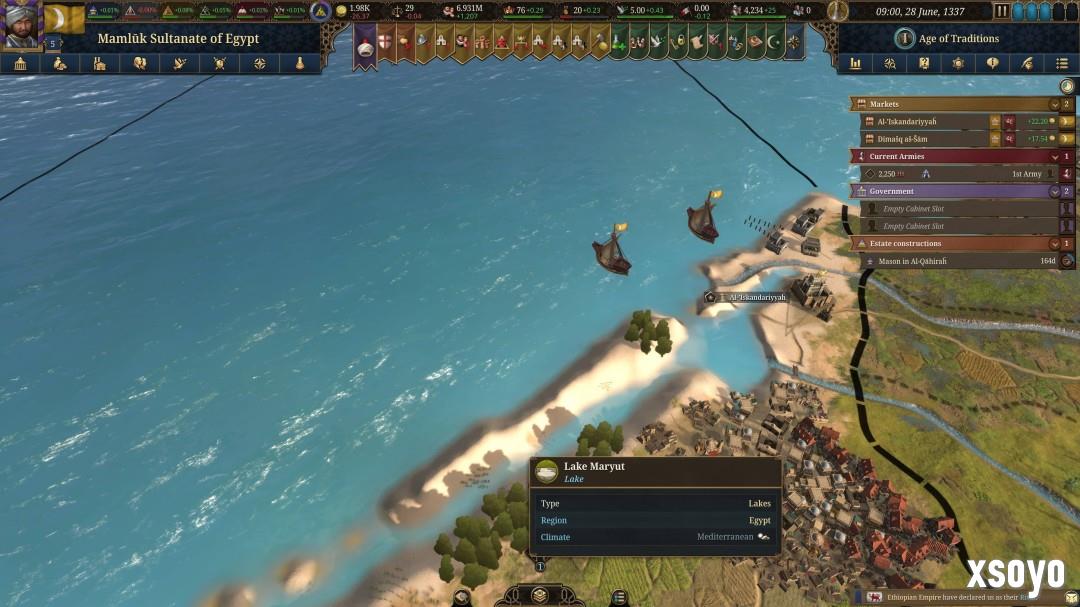Collapse the Markets section
1080x607 pixels.
[x=1054, y=104]
